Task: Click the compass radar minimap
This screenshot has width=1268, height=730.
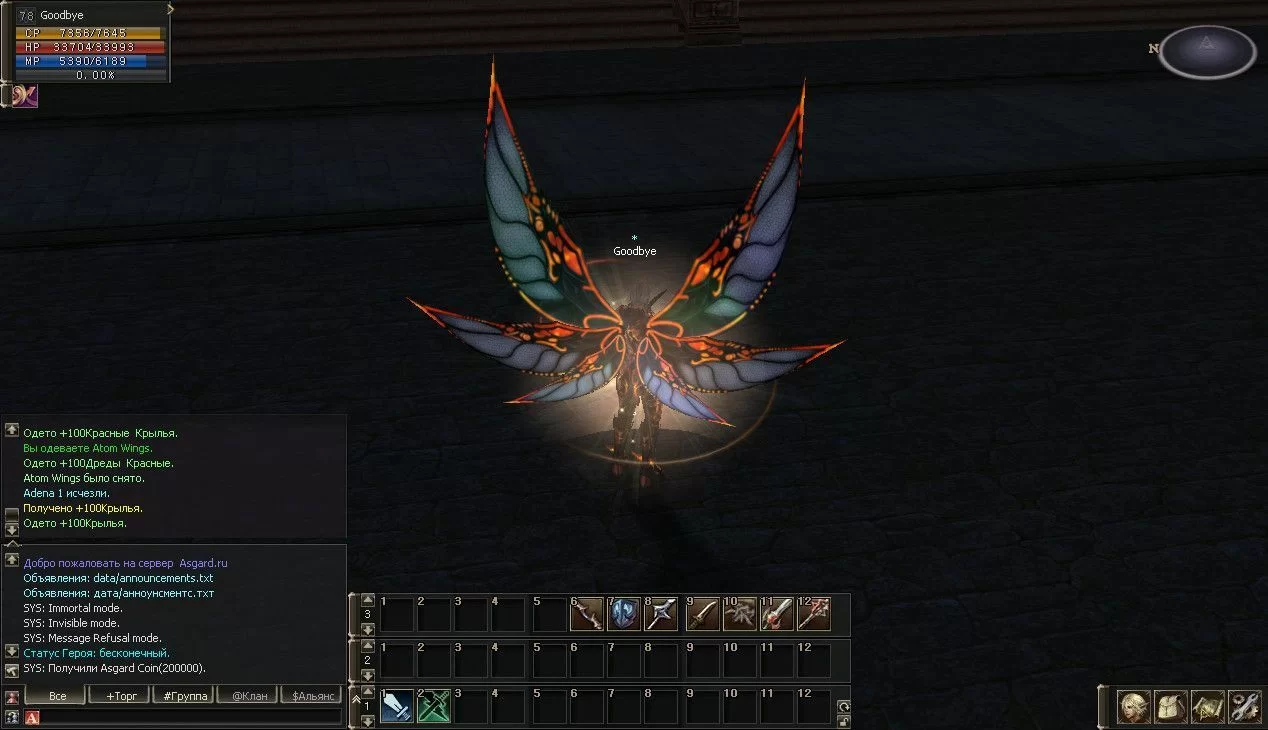Action: tap(1207, 52)
